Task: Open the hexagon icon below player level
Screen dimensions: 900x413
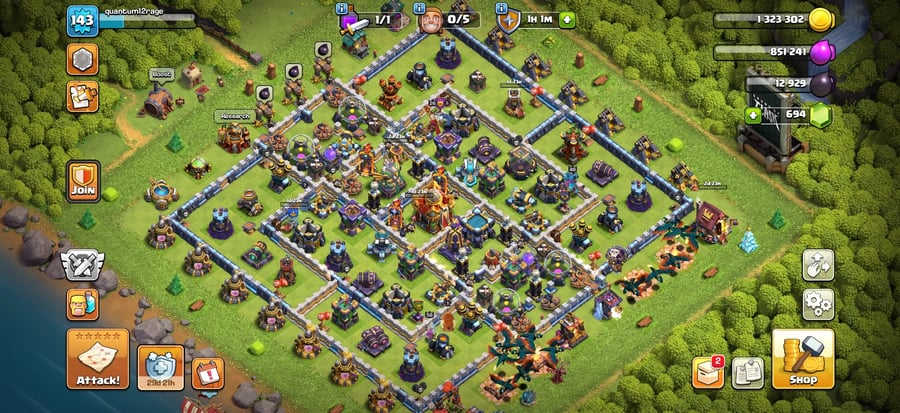Action: point(82,59)
